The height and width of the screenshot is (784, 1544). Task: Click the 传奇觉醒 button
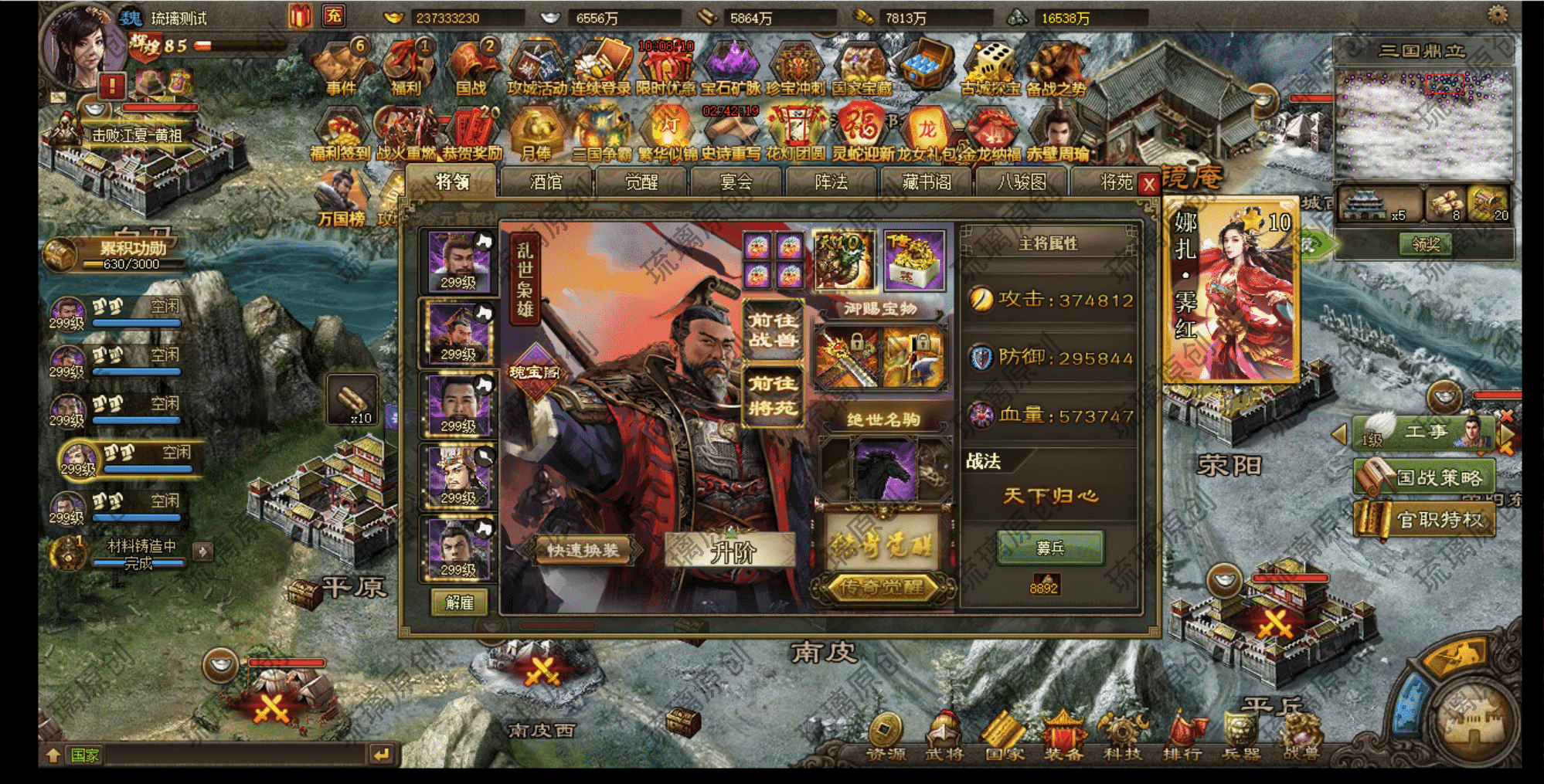click(x=882, y=588)
